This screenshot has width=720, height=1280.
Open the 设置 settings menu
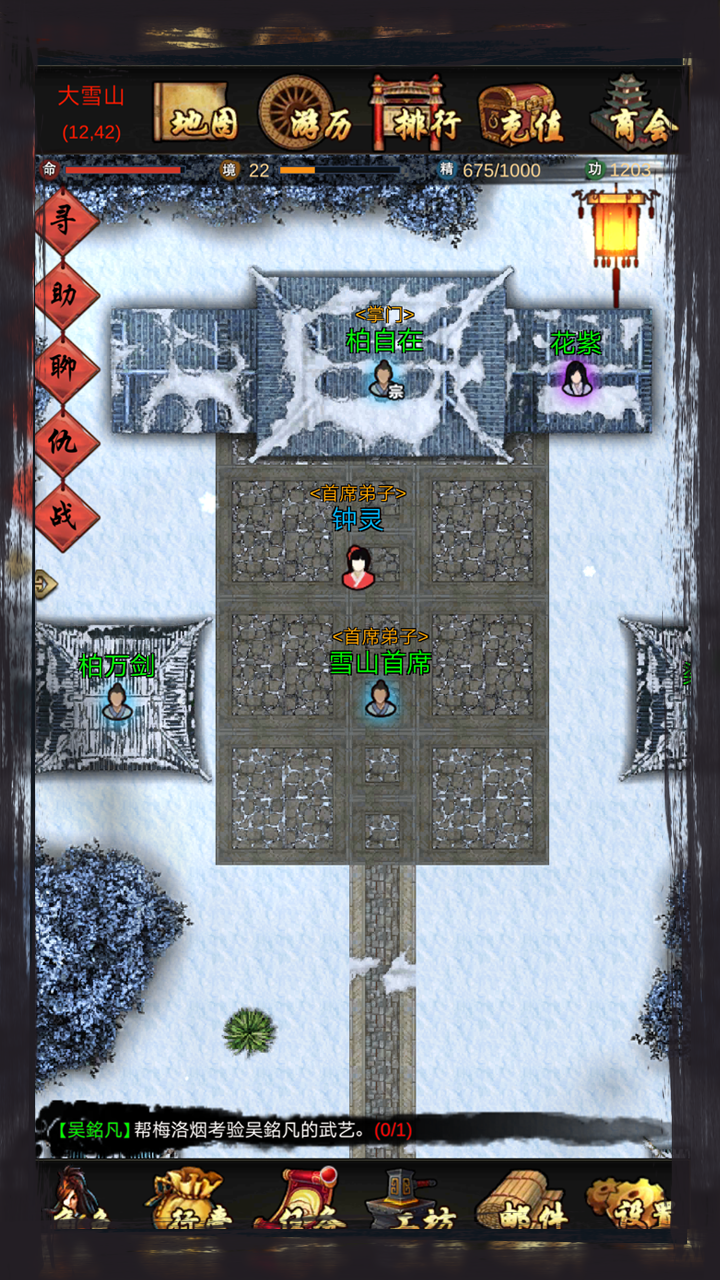click(x=628, y=1200)
